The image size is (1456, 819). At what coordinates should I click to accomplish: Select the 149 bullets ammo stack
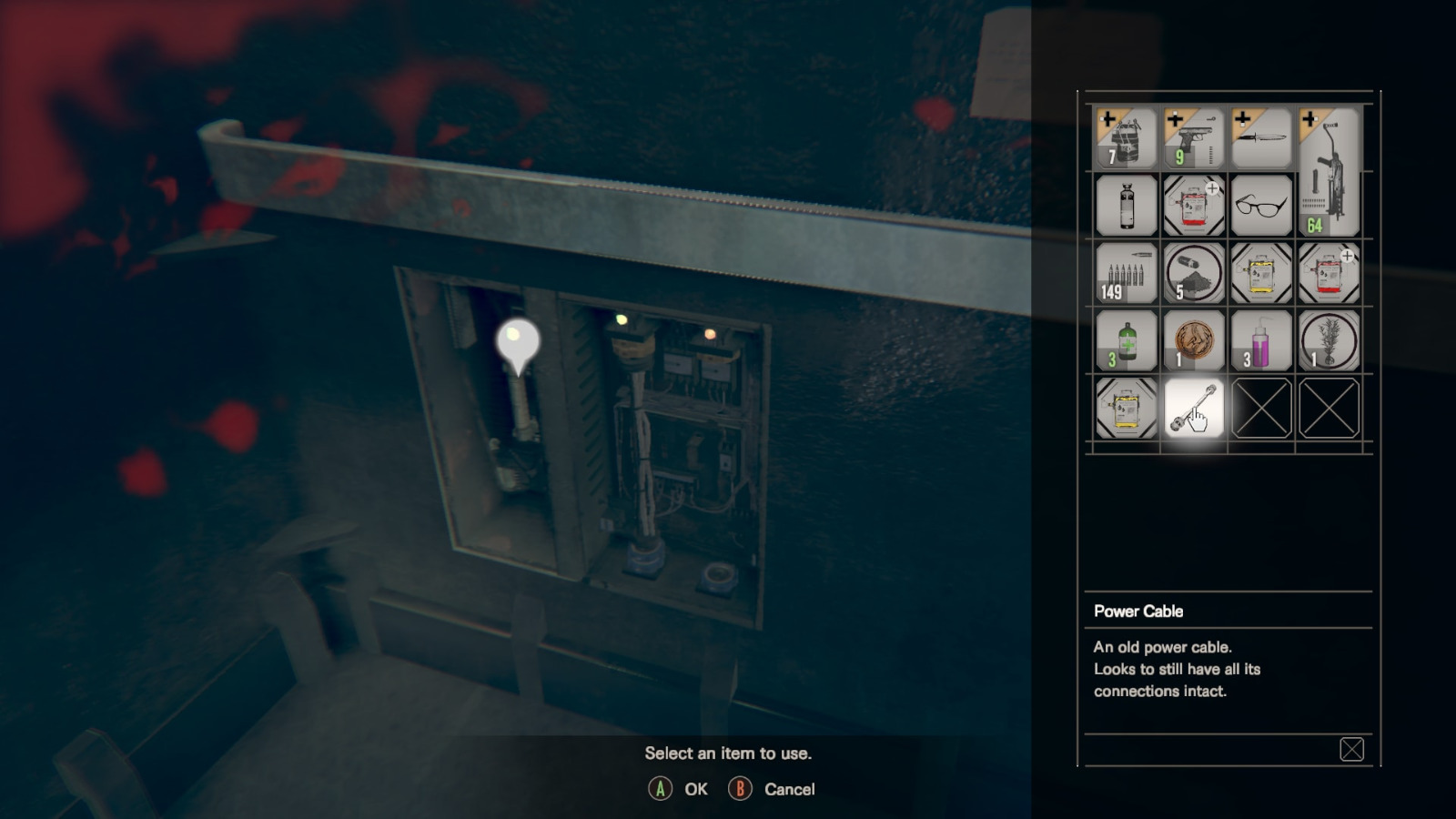click(x=1126, y=273)
